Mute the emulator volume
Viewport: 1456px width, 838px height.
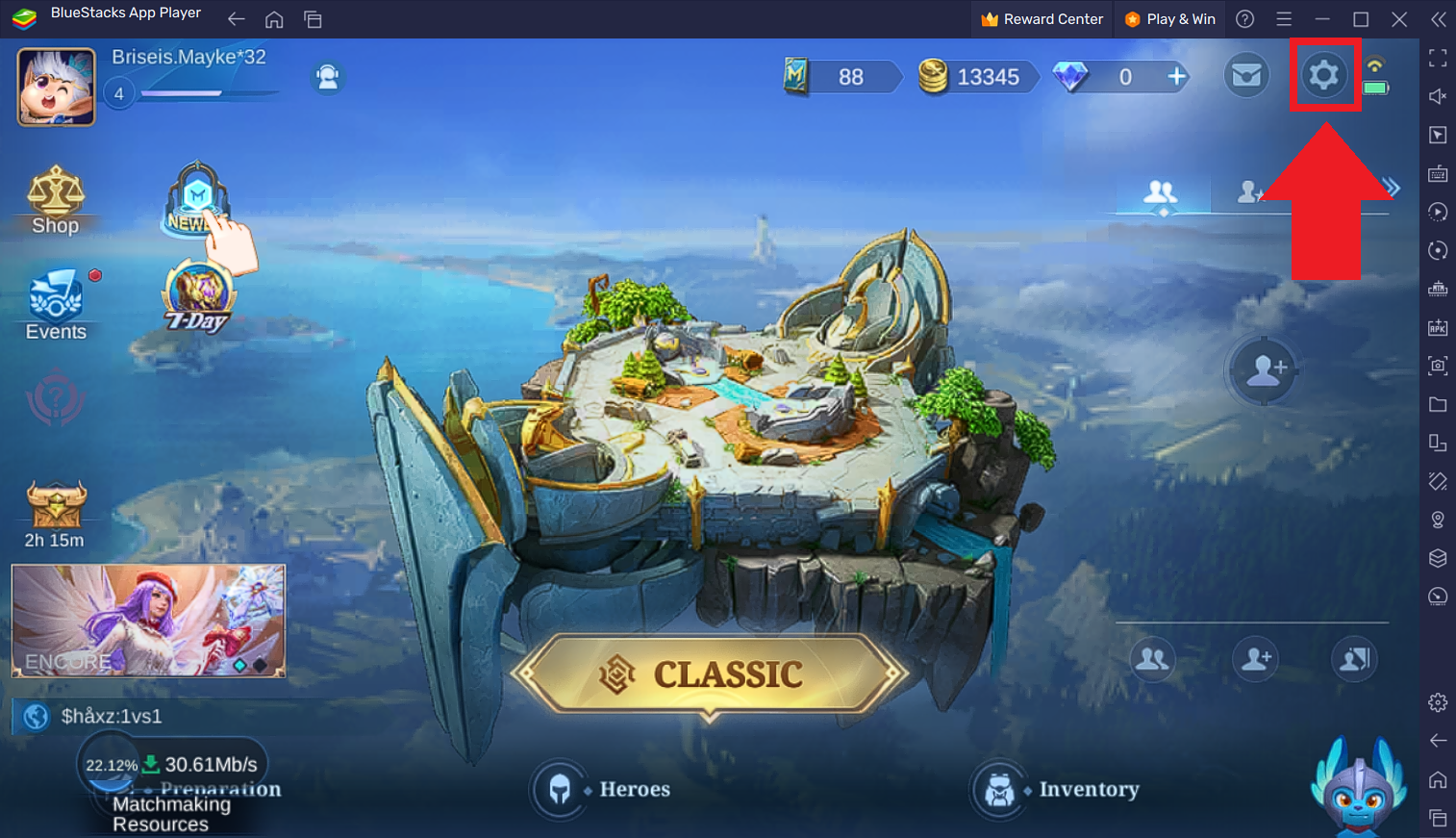(x=1439, y=96)
